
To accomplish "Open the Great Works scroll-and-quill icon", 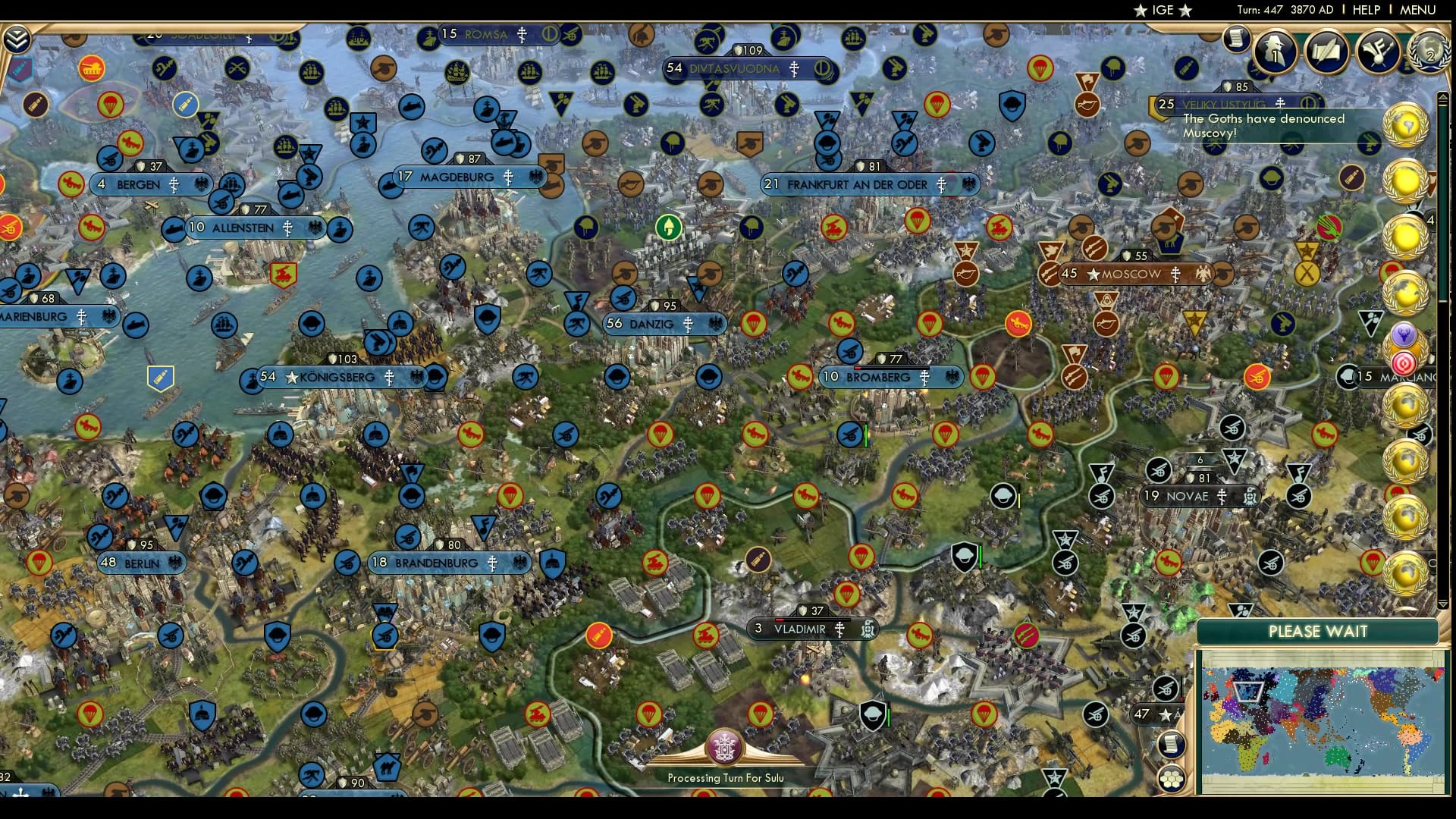I will pyautogui.click(x=1326, y=53).
